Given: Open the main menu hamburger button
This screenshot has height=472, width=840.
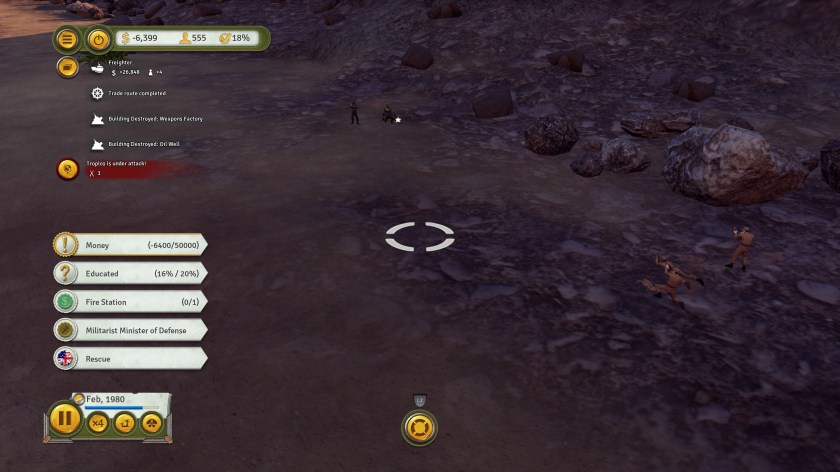Looking at the screenshot, I should pos(68,39).
